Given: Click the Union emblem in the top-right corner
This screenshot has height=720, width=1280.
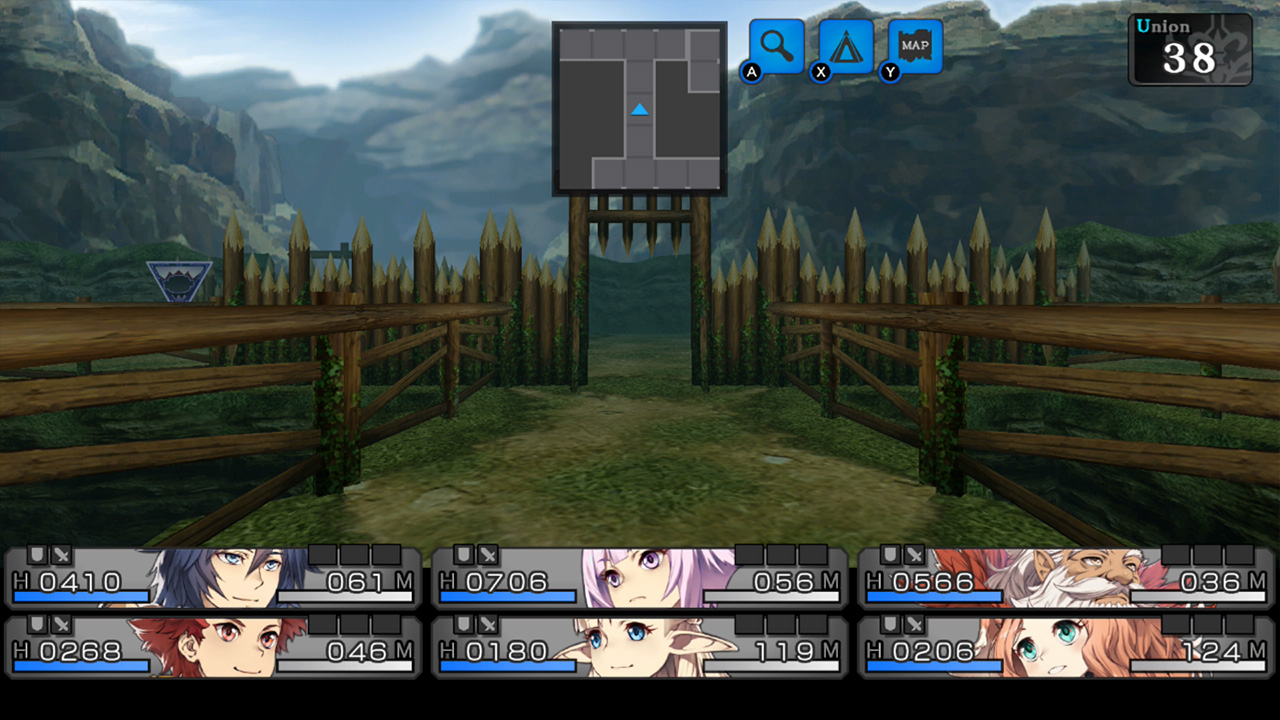Looking at the screenshot, I should [x=1188, y=48].
